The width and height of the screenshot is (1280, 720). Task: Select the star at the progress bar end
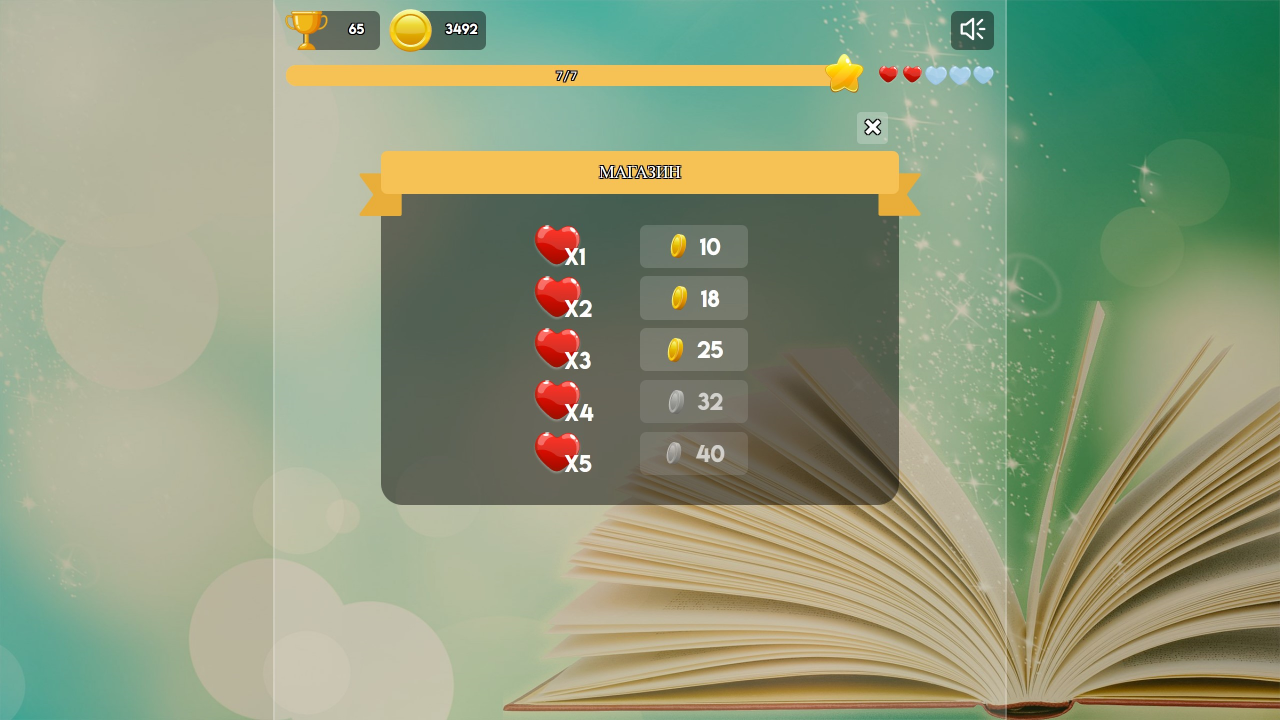(844, 73)
